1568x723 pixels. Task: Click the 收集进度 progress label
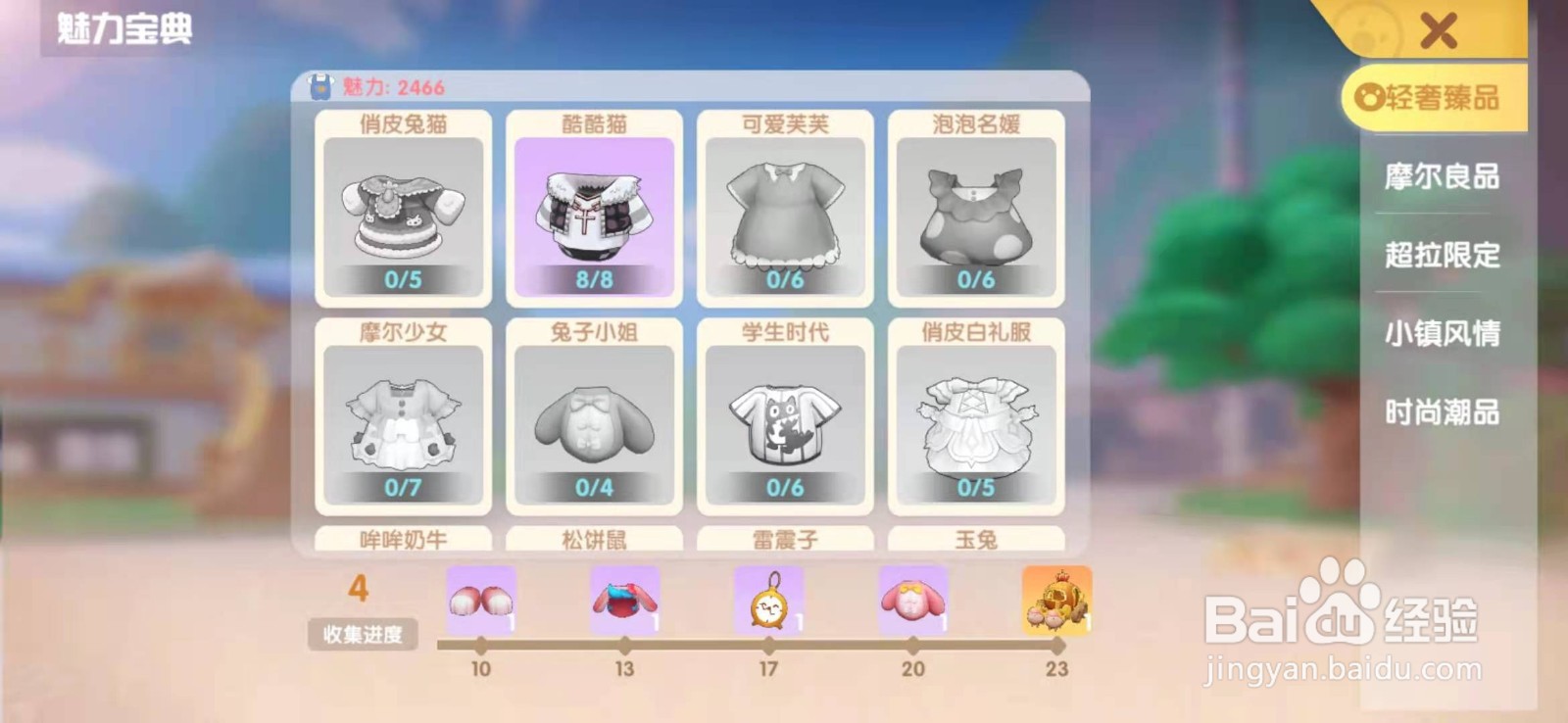click(363, 635)
